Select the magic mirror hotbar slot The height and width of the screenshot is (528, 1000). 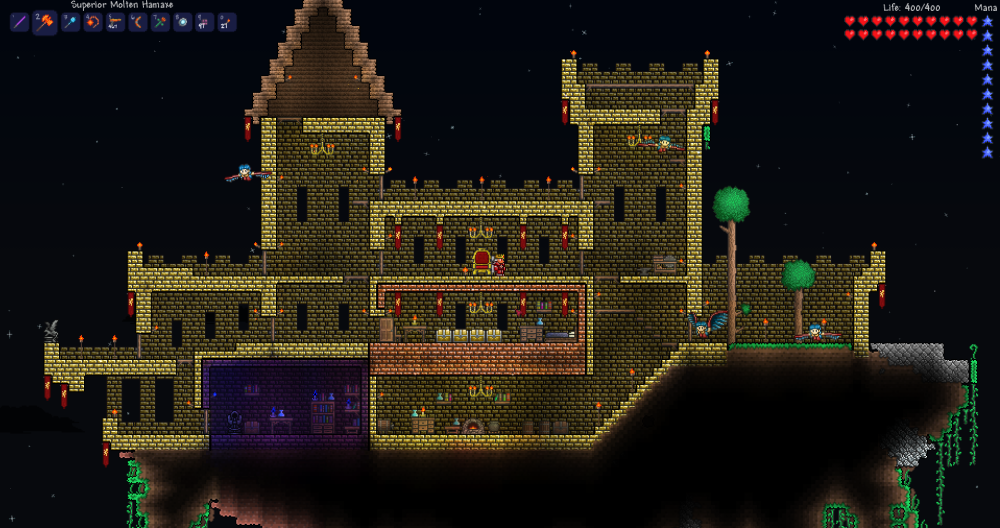(x=182, y=22)
